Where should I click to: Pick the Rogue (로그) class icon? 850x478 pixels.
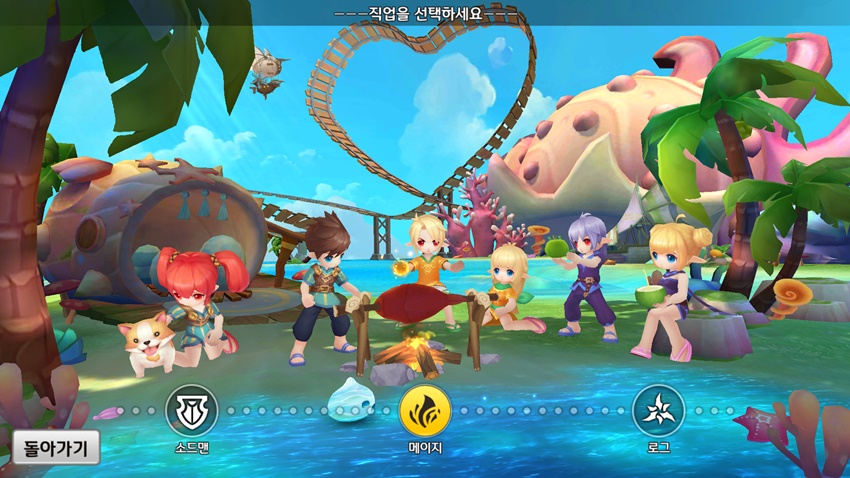(x=658, y=410)
